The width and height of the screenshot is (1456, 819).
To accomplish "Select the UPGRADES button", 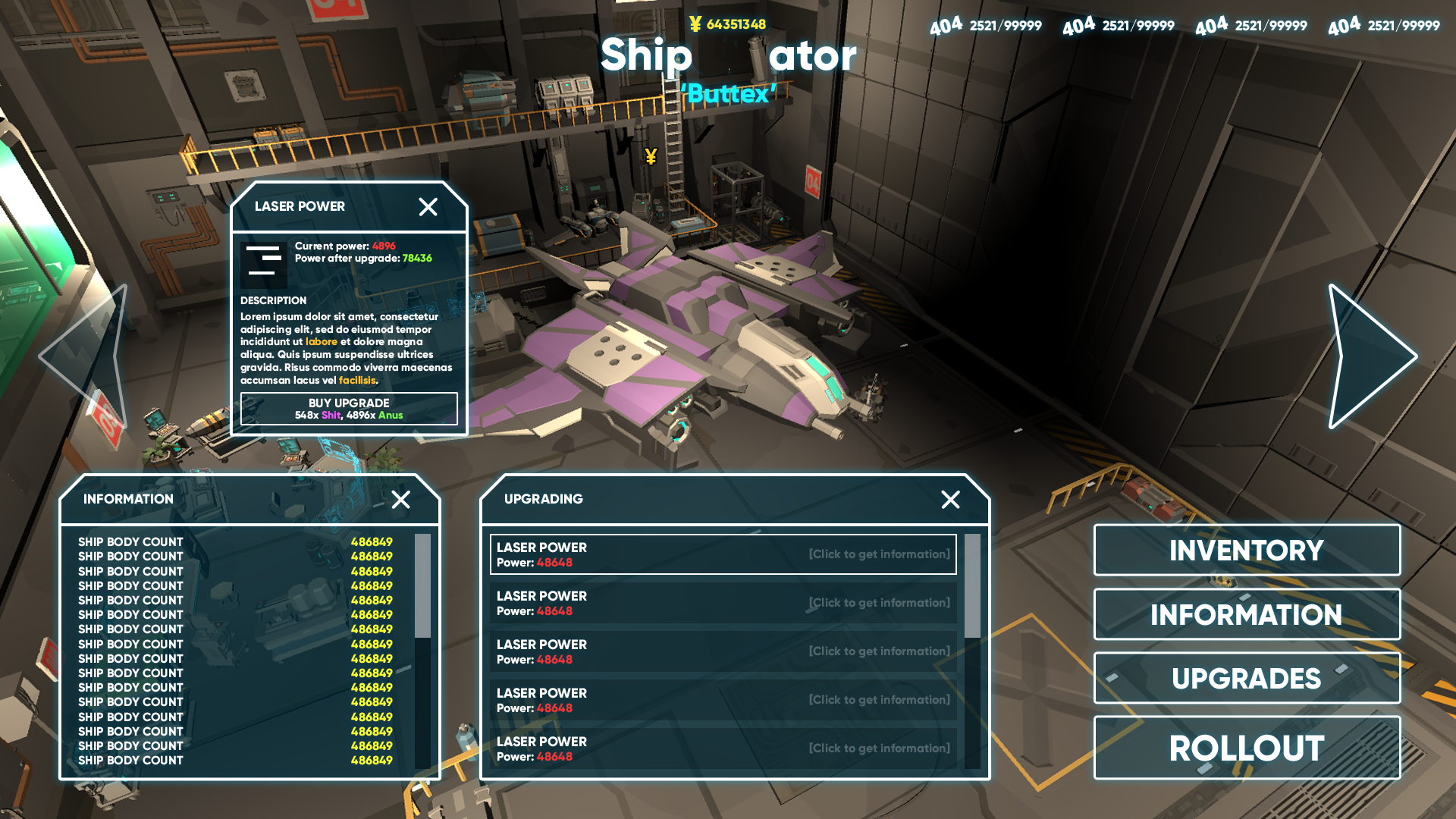I will pyautogui.click(x=1247, y=677).
